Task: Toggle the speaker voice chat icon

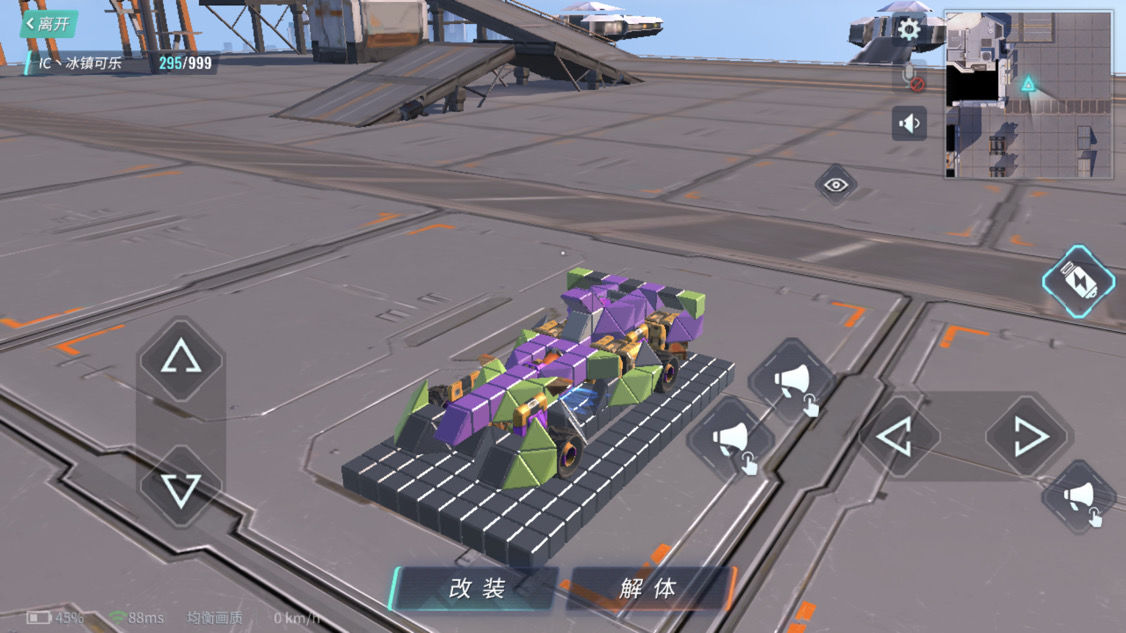Action: (x=909, y=124)
